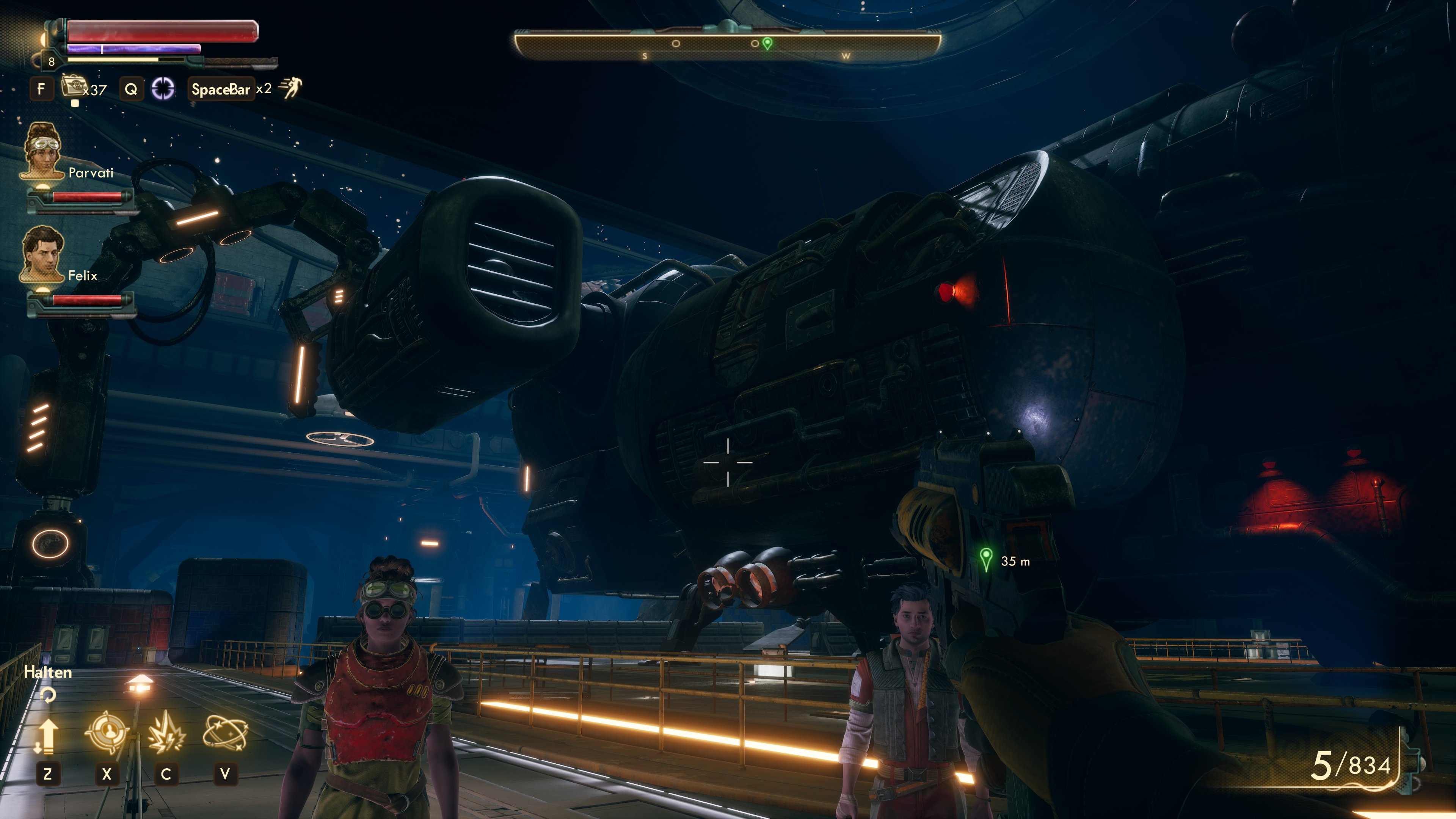Screen dimensions: 1456x819
Task: Click the compass bar's S heading
Action: point(644,56)
